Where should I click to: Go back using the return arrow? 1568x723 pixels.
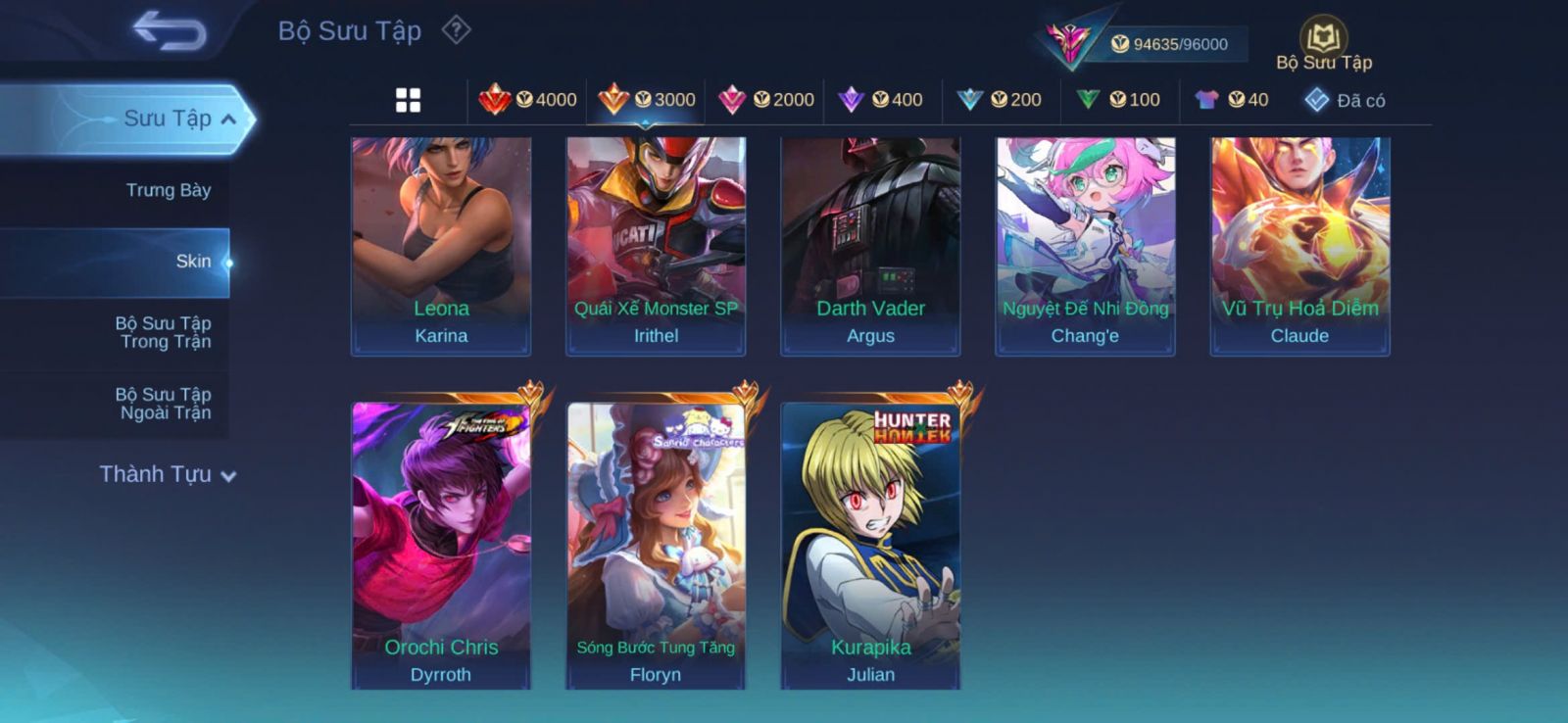tap(170, 30)
